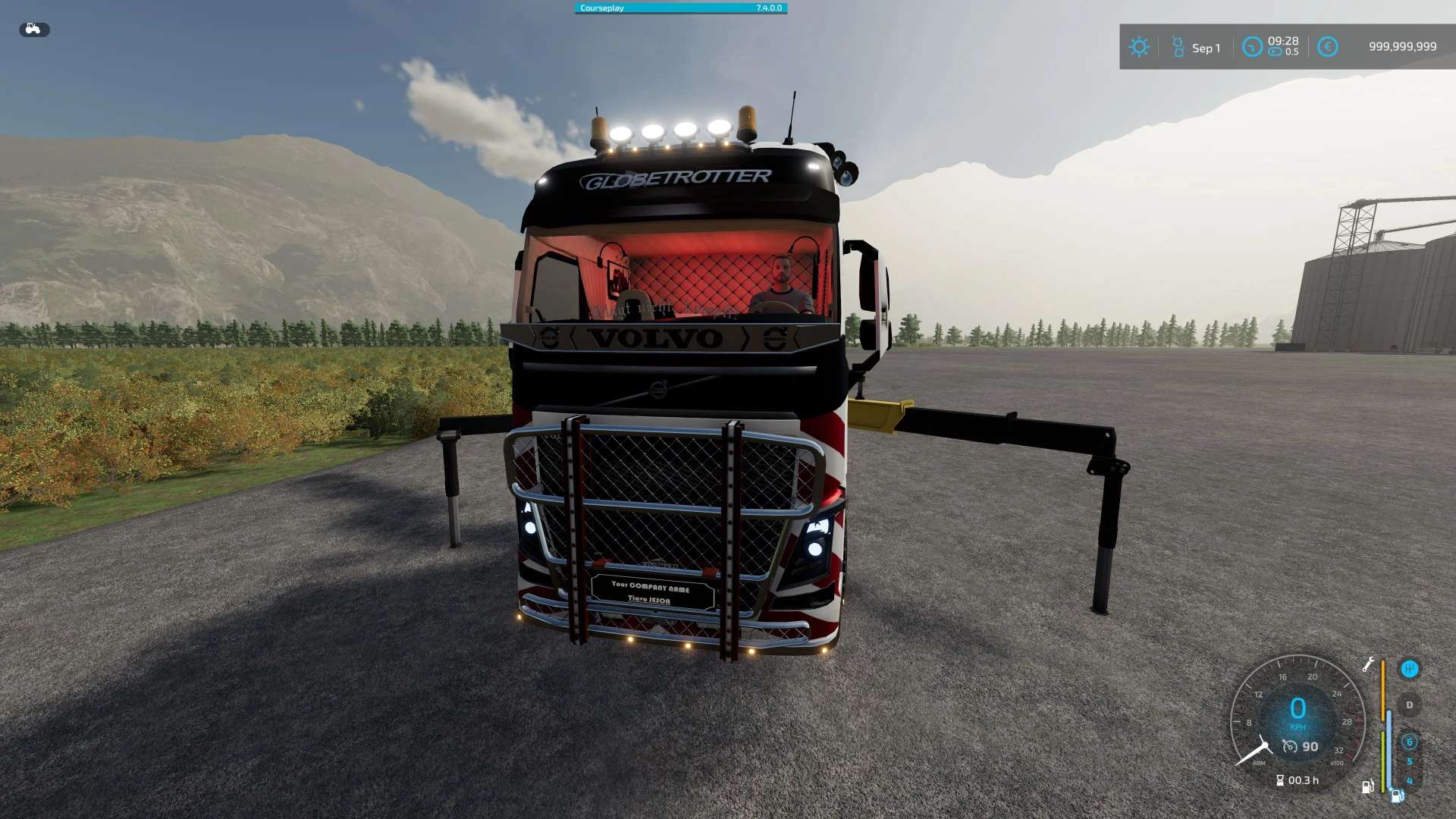Click the clock icon next to 09:28
The width and height of the screenshot is (1456, 819).
tap(1251, 47)
